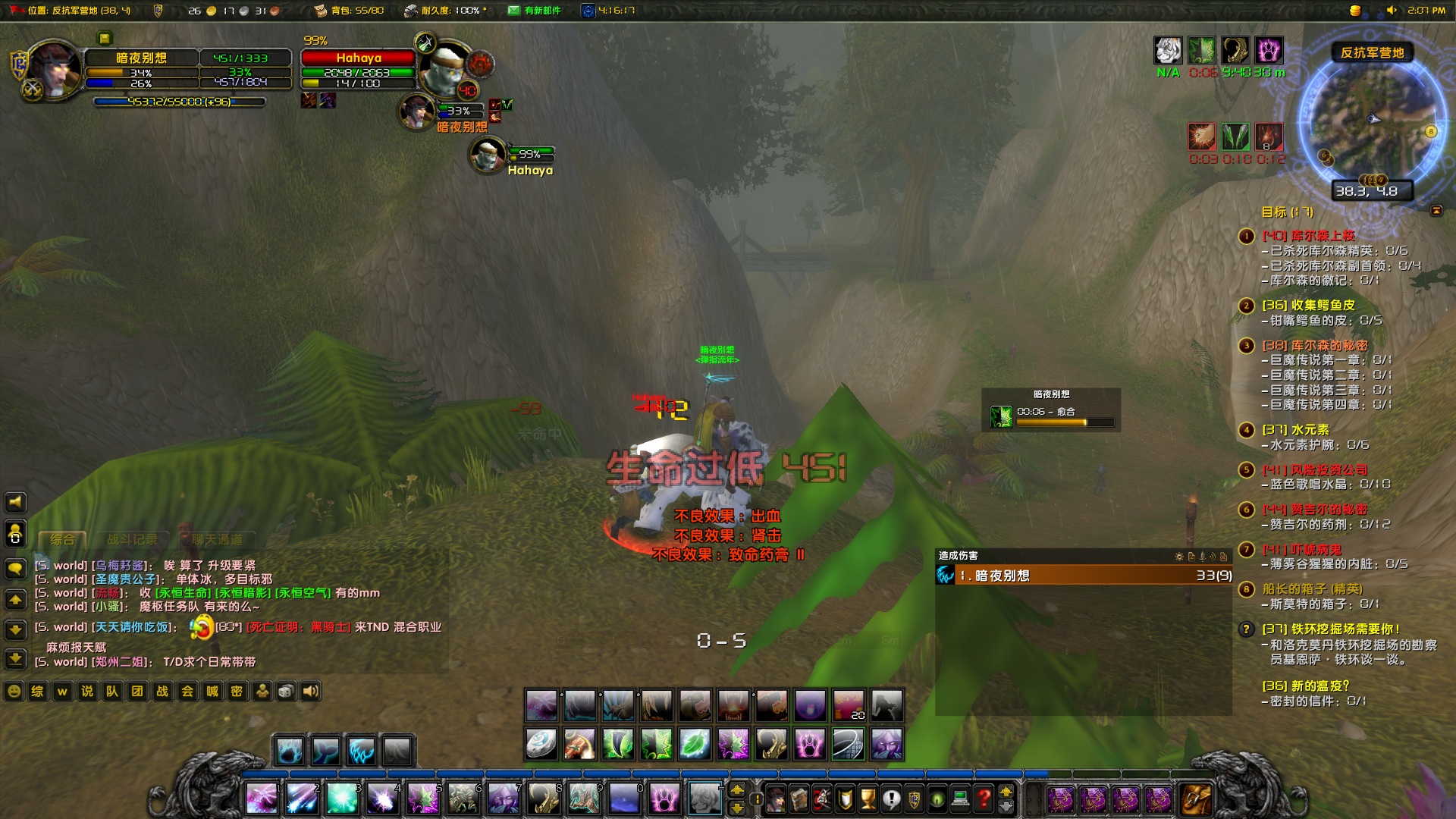Viewport: 1456px width, 819px height.
Task: Open the character portrait micro button
Action: pos(776,799)
